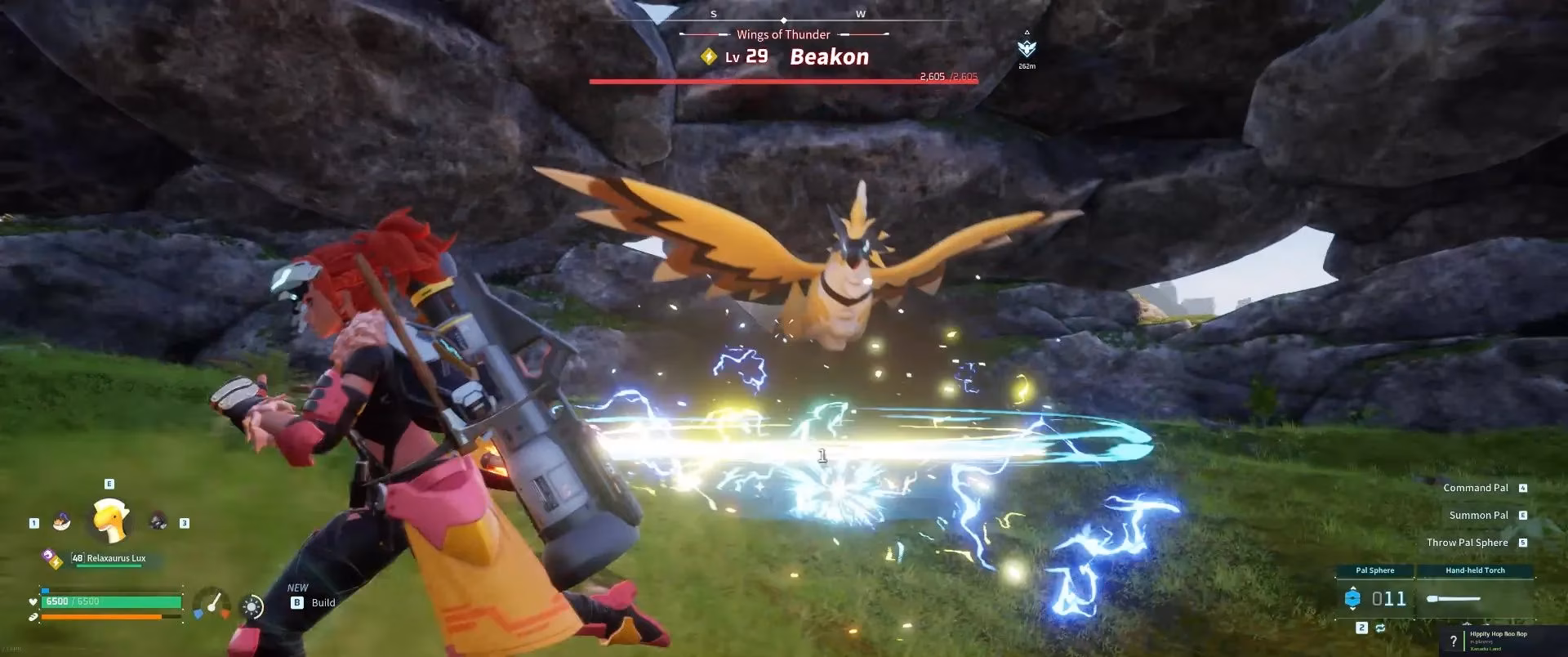Toggle the day-night sun dial indicator
Image resolution: width=1568 pixels, height=657 pixels.
pos(251,606)
